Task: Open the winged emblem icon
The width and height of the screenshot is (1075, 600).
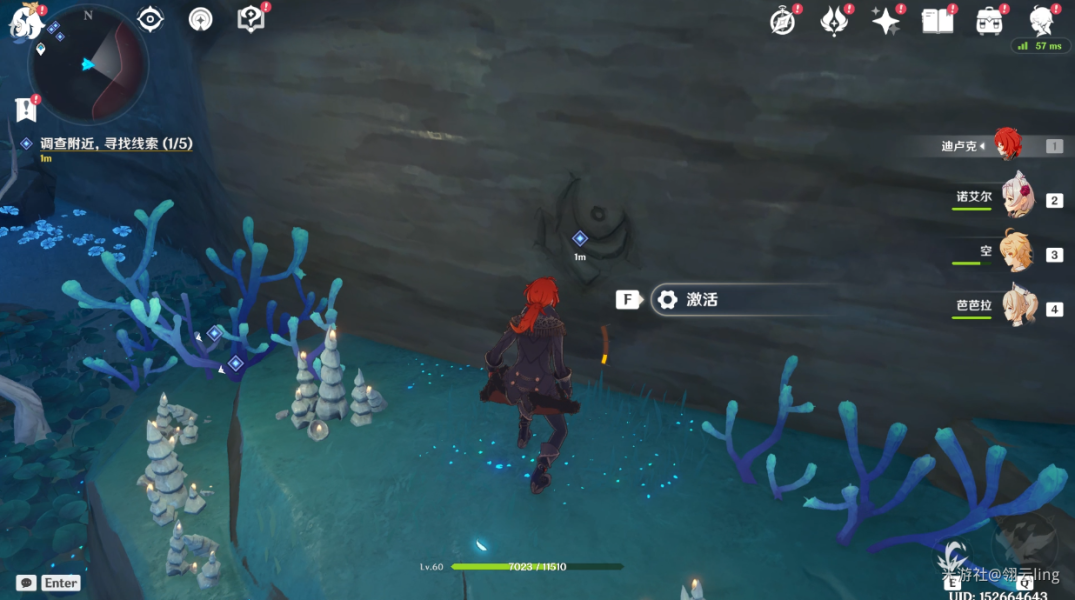Action: (x=833, y=21)
